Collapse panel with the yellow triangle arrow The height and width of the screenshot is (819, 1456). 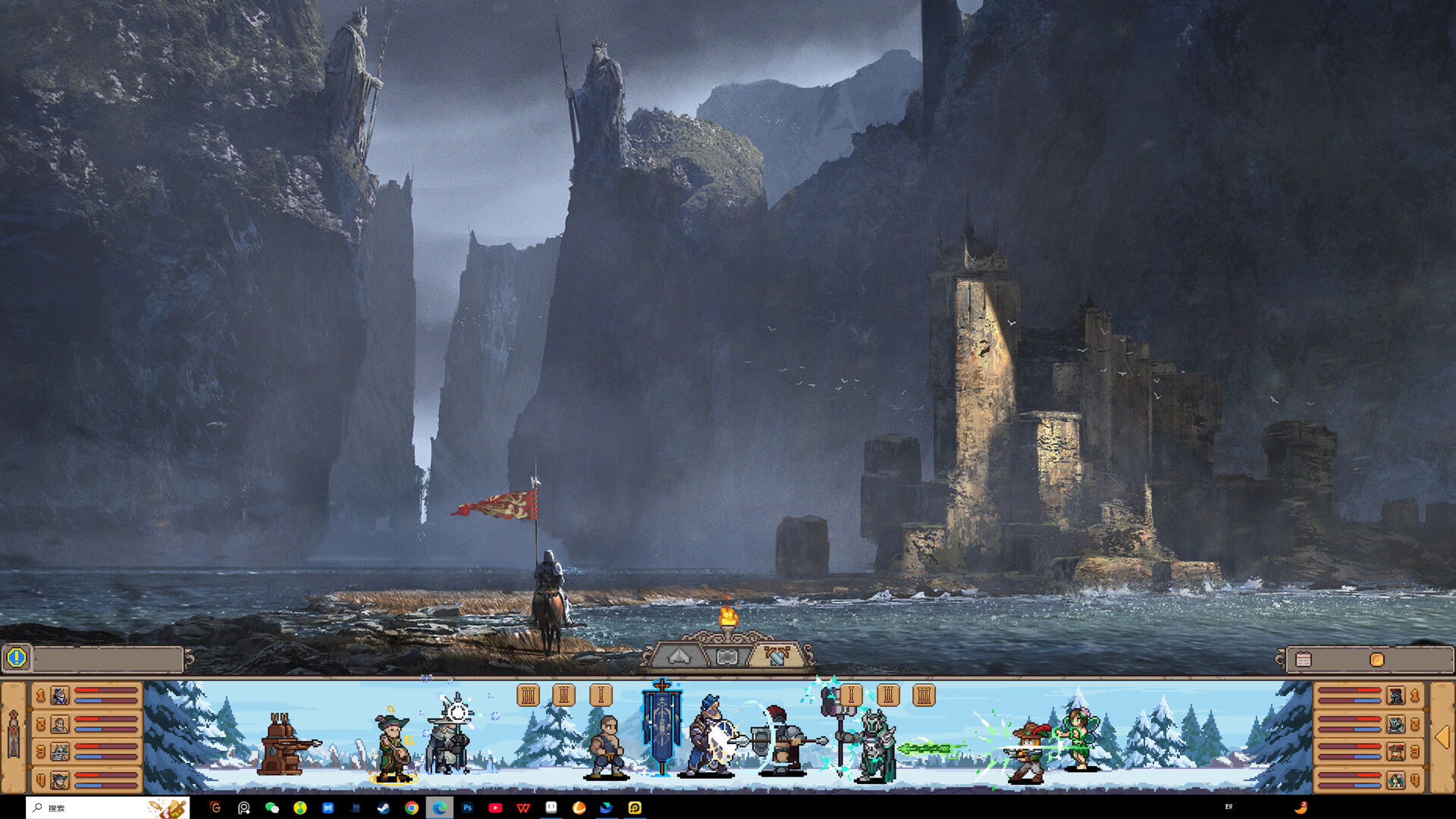tap(1442, 737)
